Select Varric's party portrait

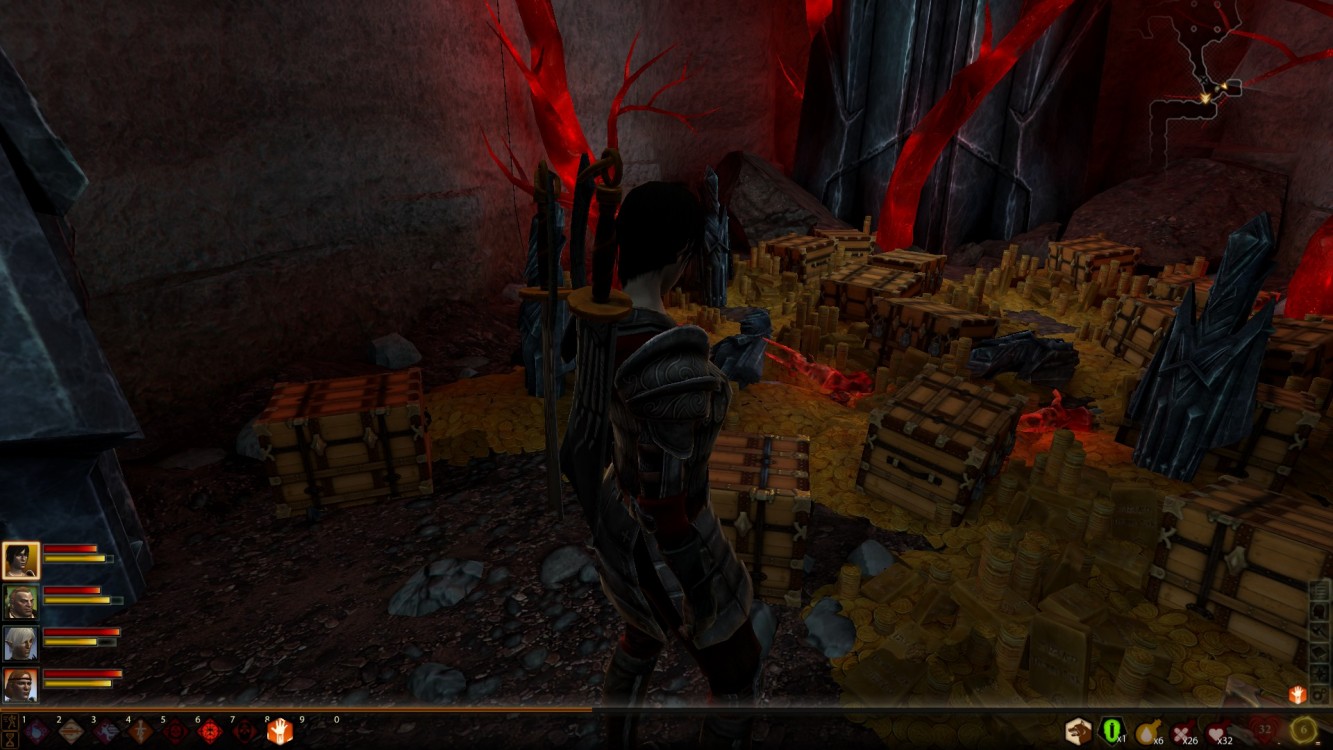pos(21,601)
